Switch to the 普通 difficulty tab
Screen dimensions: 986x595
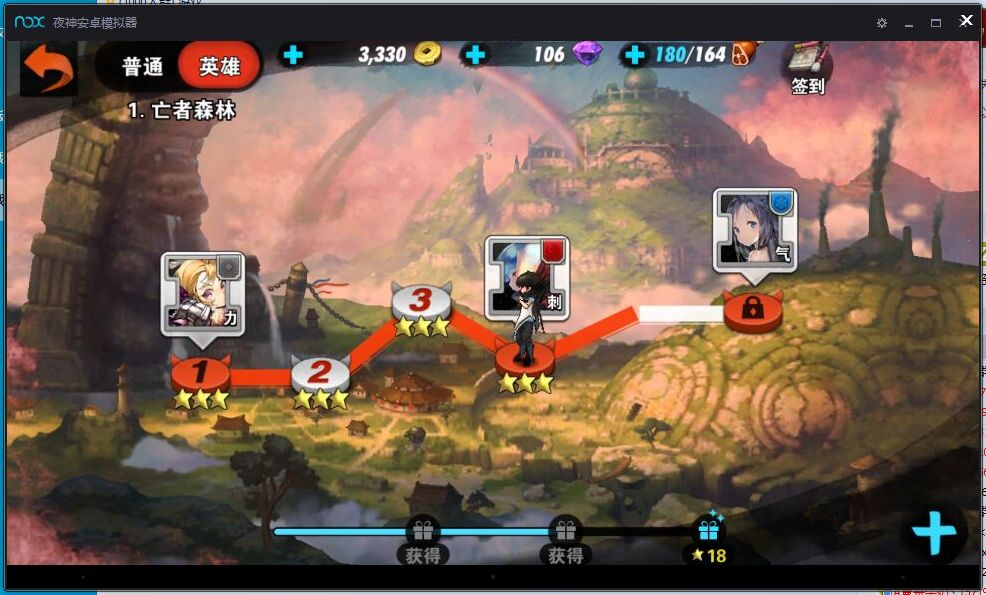pyautogui.click(x=142, y=67)
